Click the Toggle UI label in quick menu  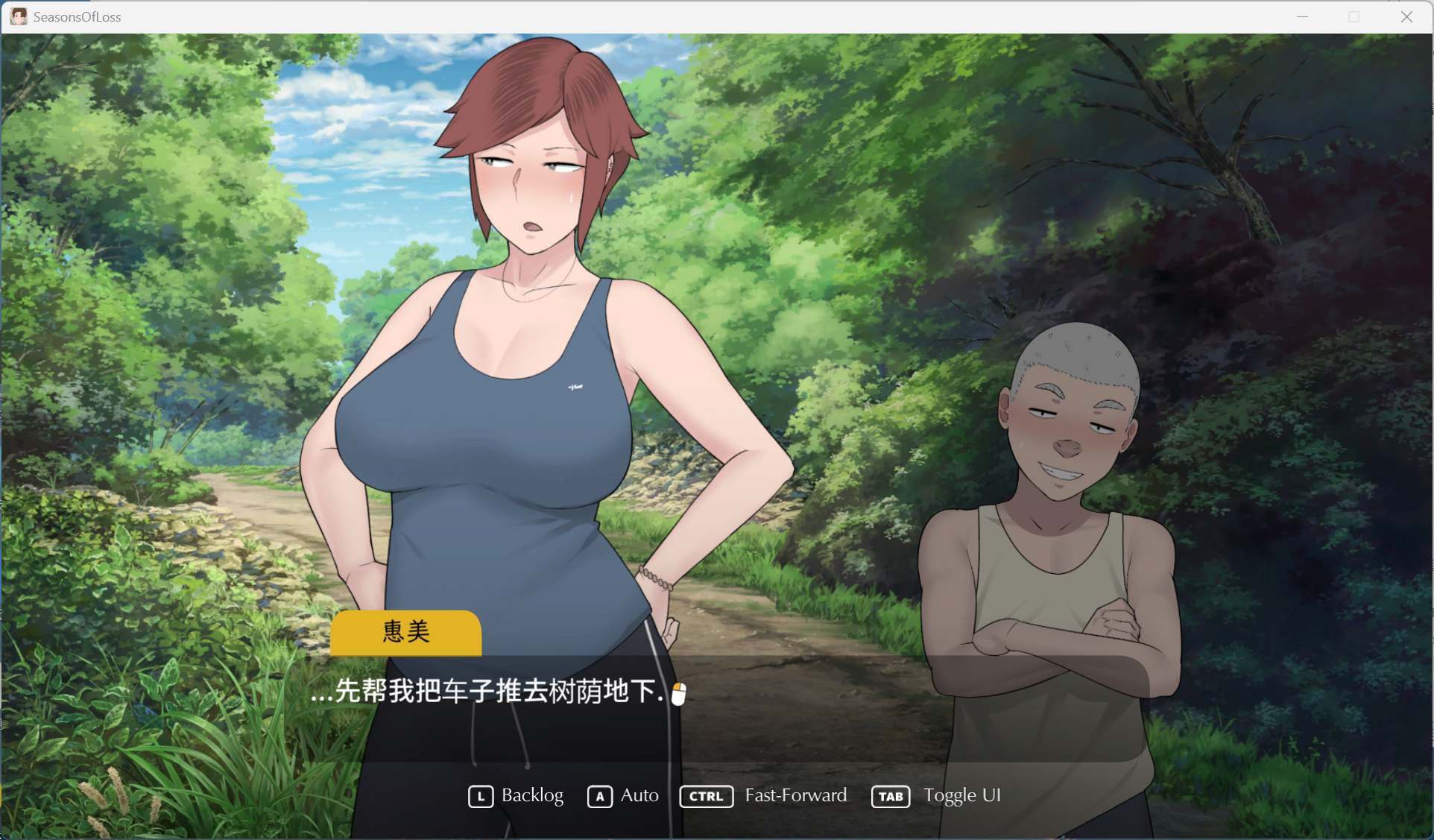click(962, 796)
